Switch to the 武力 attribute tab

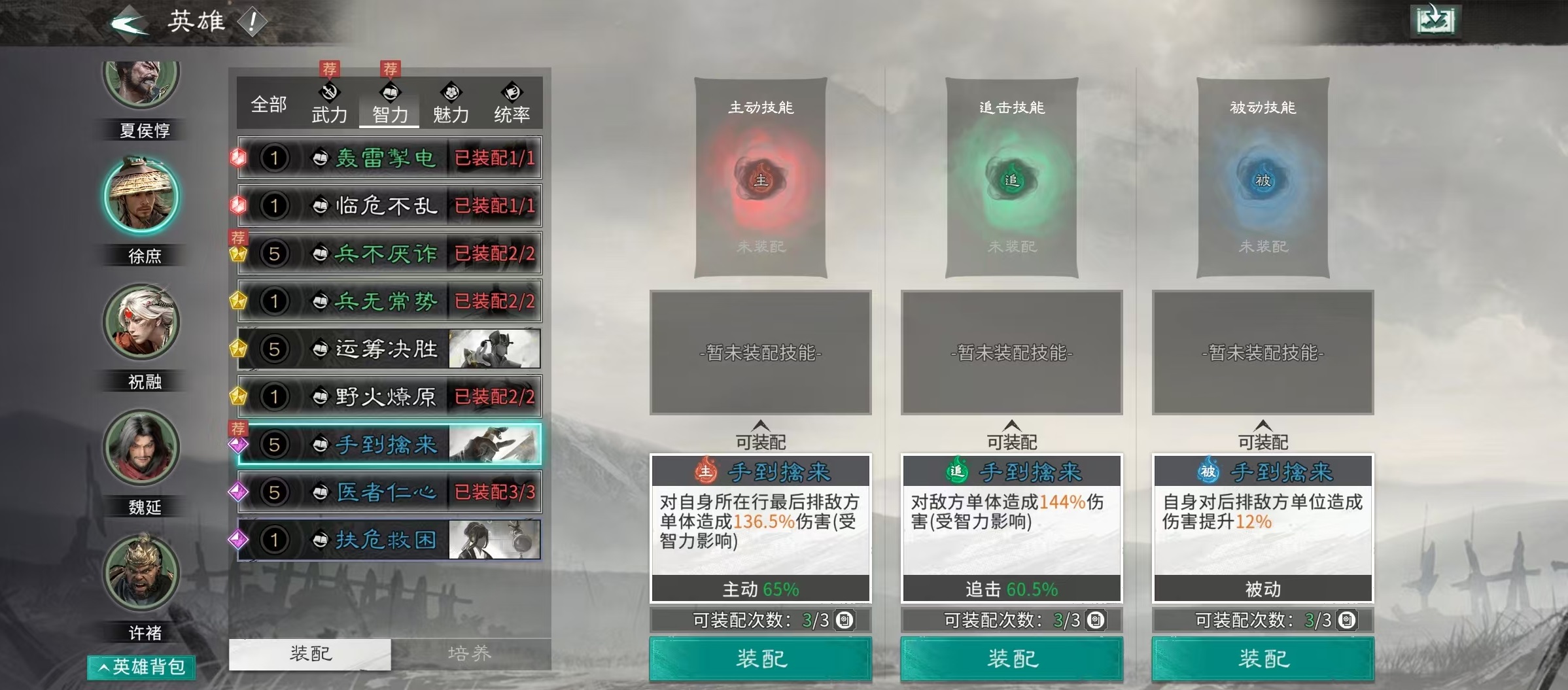tap(328, 112)
